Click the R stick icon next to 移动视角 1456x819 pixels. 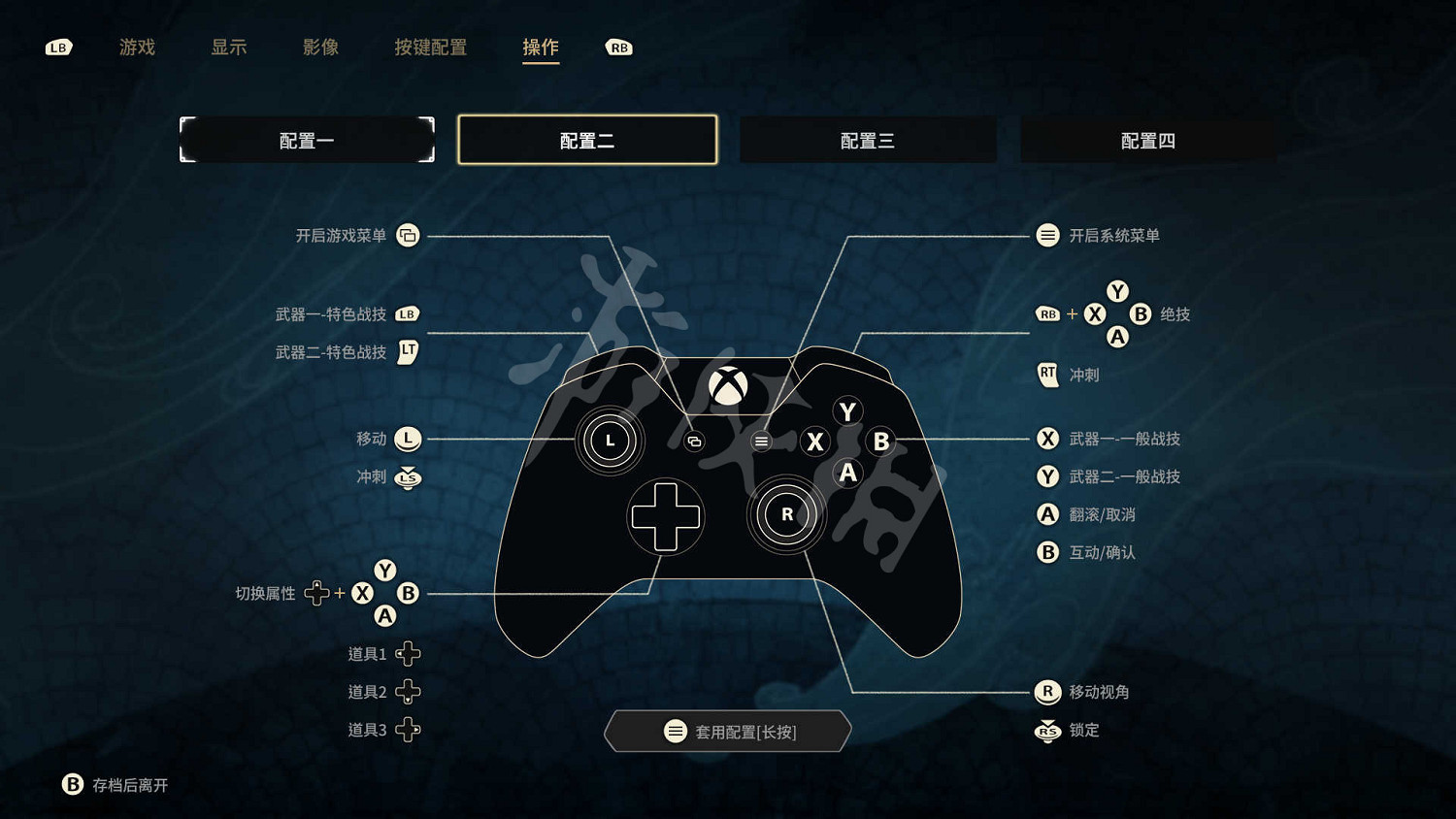point(1047,692)
